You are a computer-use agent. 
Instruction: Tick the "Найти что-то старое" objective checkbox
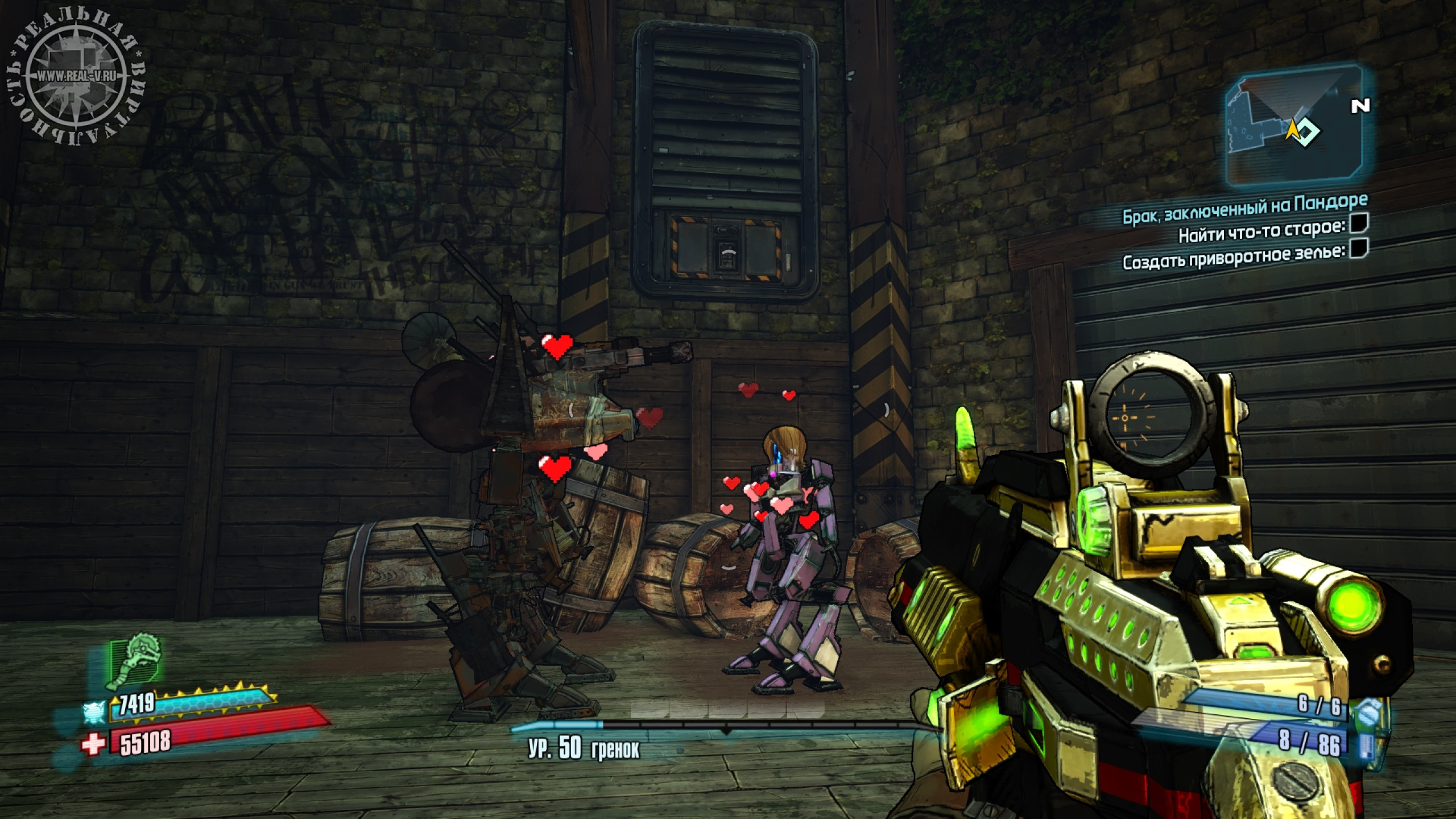pos(1359,224)
